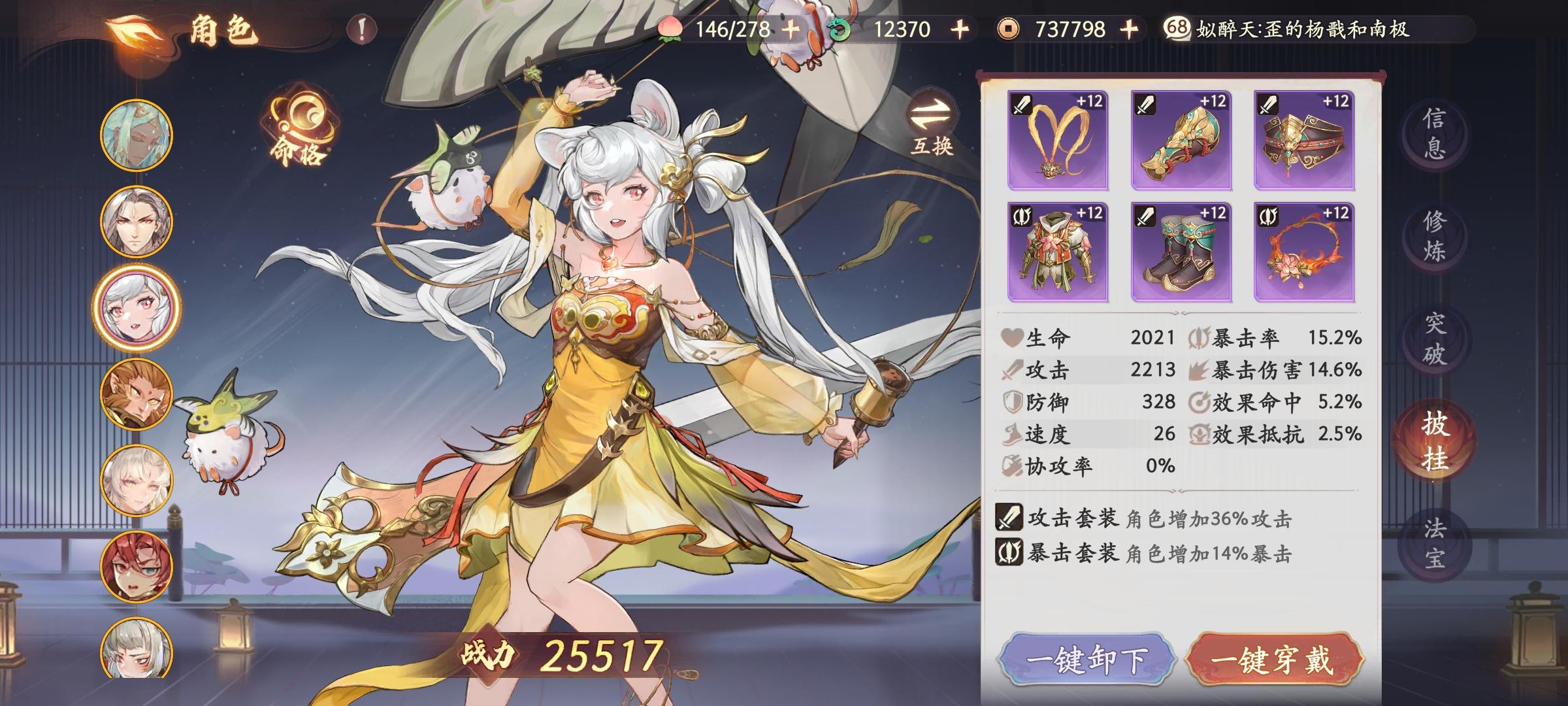The image size is (1568, 706).
Task: Click the jade currency icon showing 12370
Action: pos(840,28)
